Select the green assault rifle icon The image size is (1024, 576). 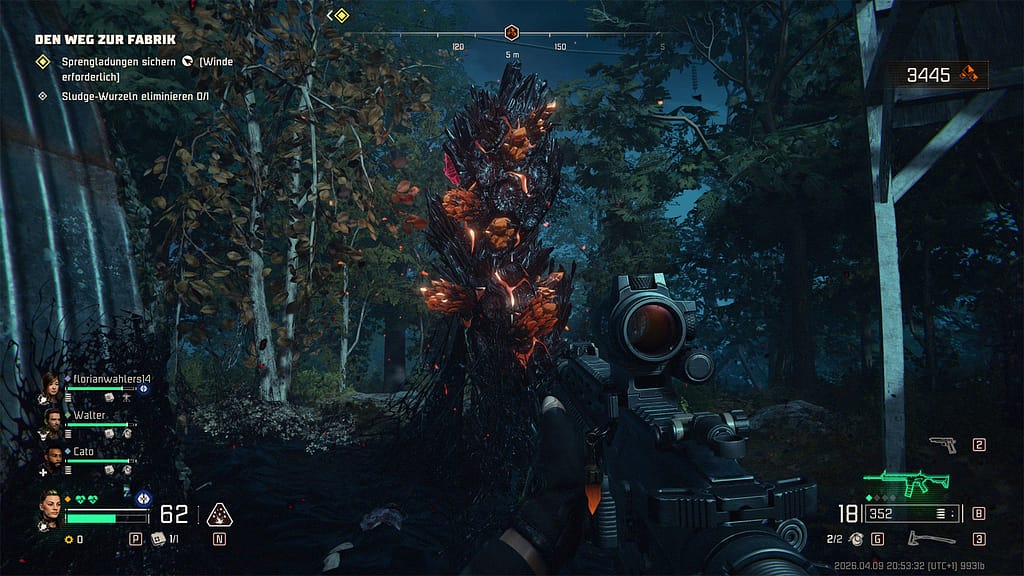point(906,484)
